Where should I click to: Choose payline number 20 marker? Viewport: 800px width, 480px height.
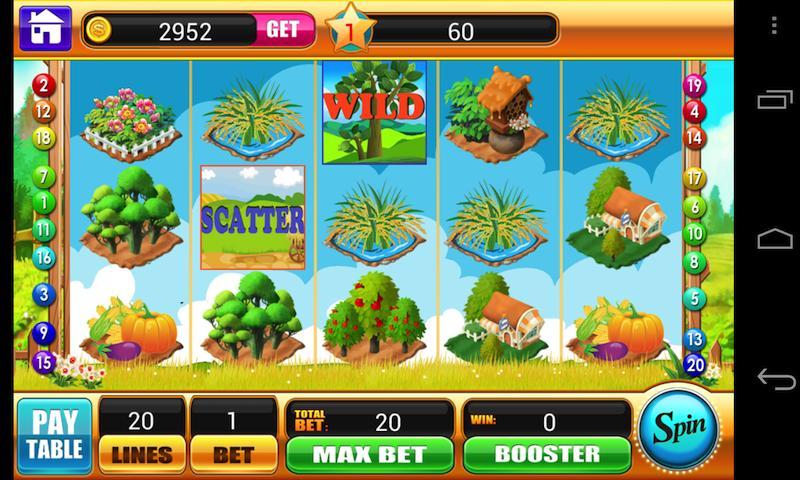(x=694, y=364)
